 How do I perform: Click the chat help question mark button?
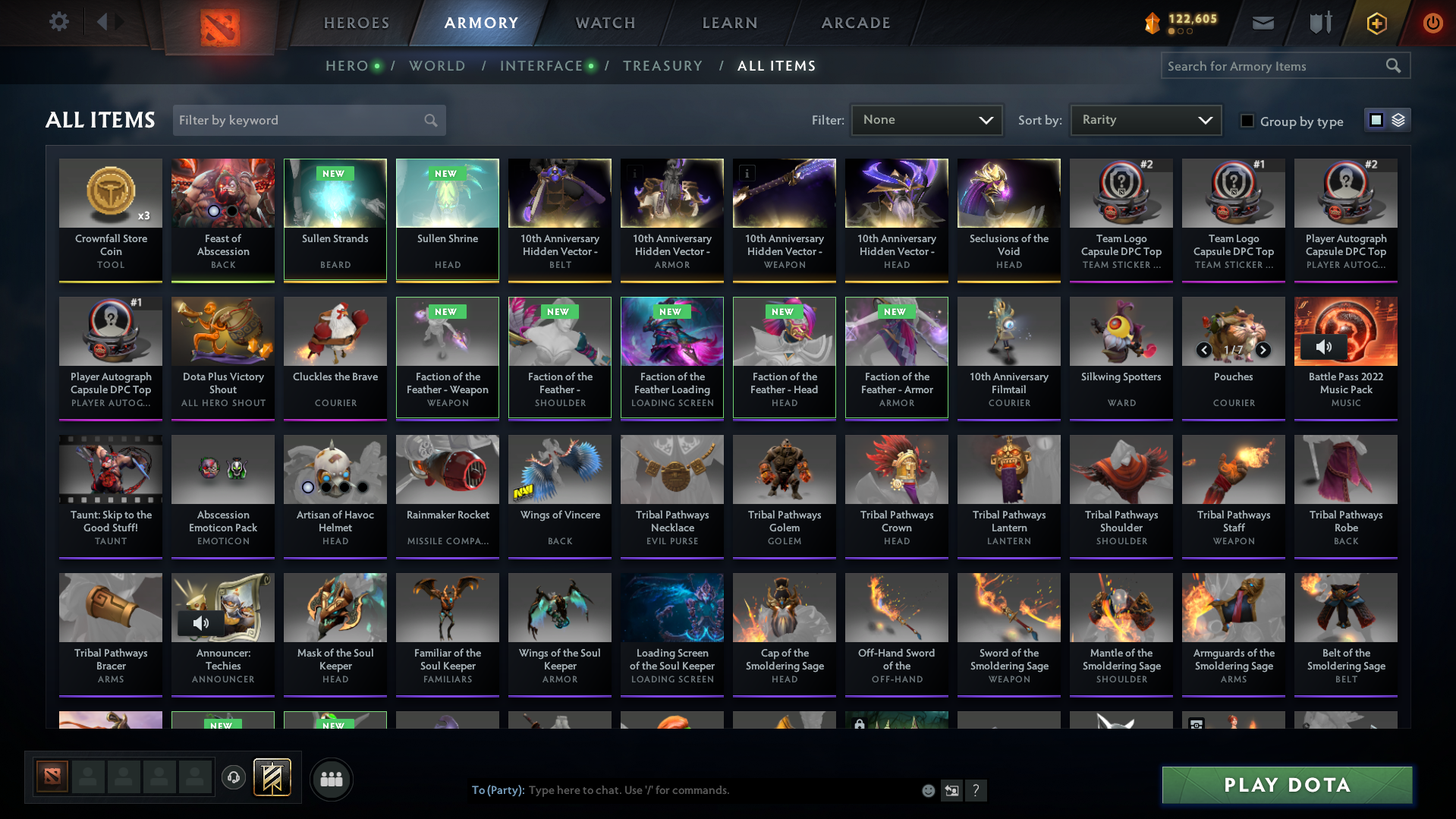coord(976,790)
